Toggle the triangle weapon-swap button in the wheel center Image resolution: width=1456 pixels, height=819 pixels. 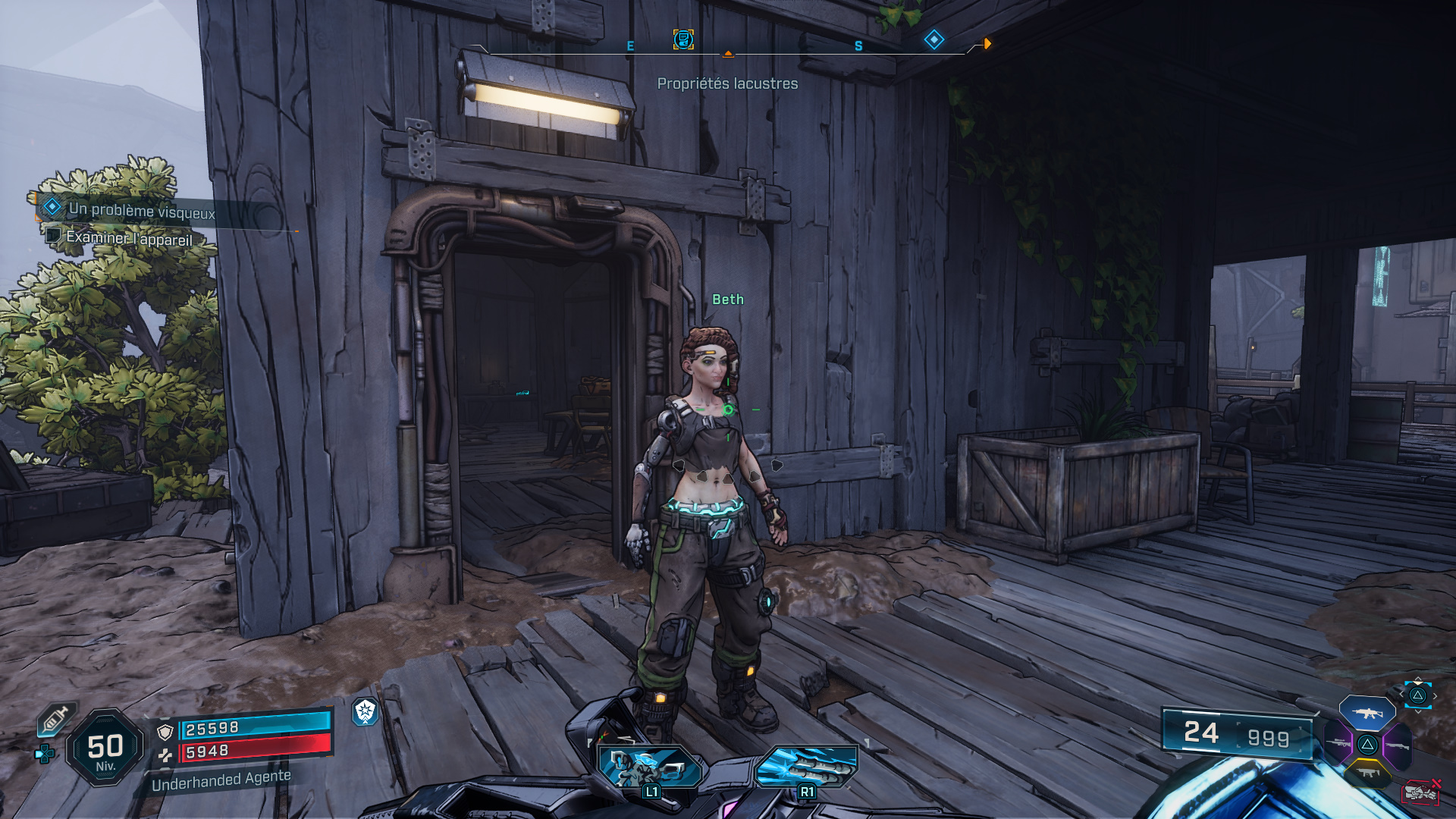pyautogui.click(x=1367, y=745)
